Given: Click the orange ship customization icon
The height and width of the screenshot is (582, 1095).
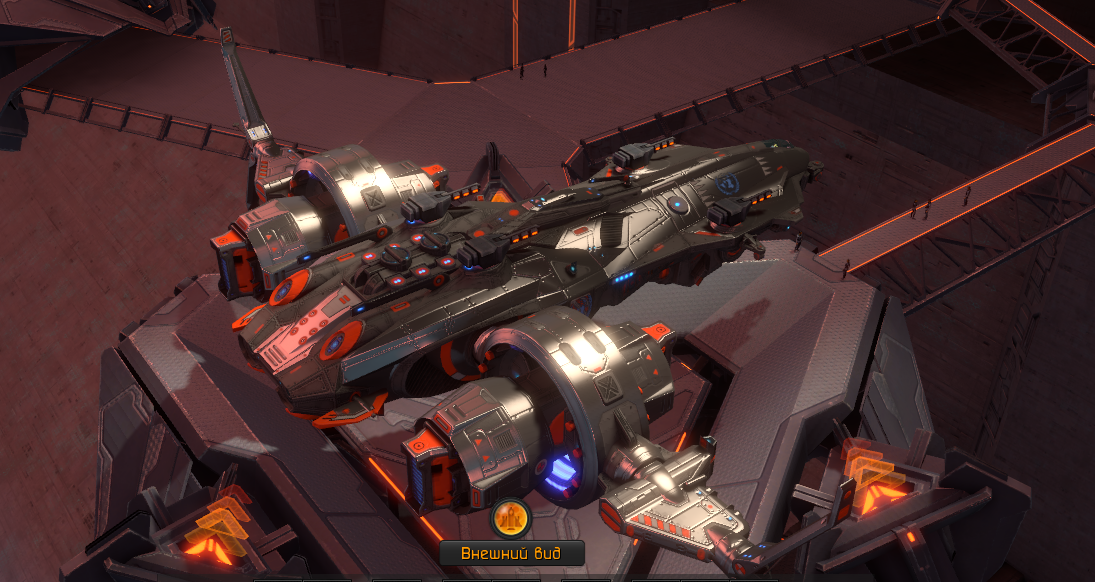Looking at the screenshot, I should pos(511,519).
